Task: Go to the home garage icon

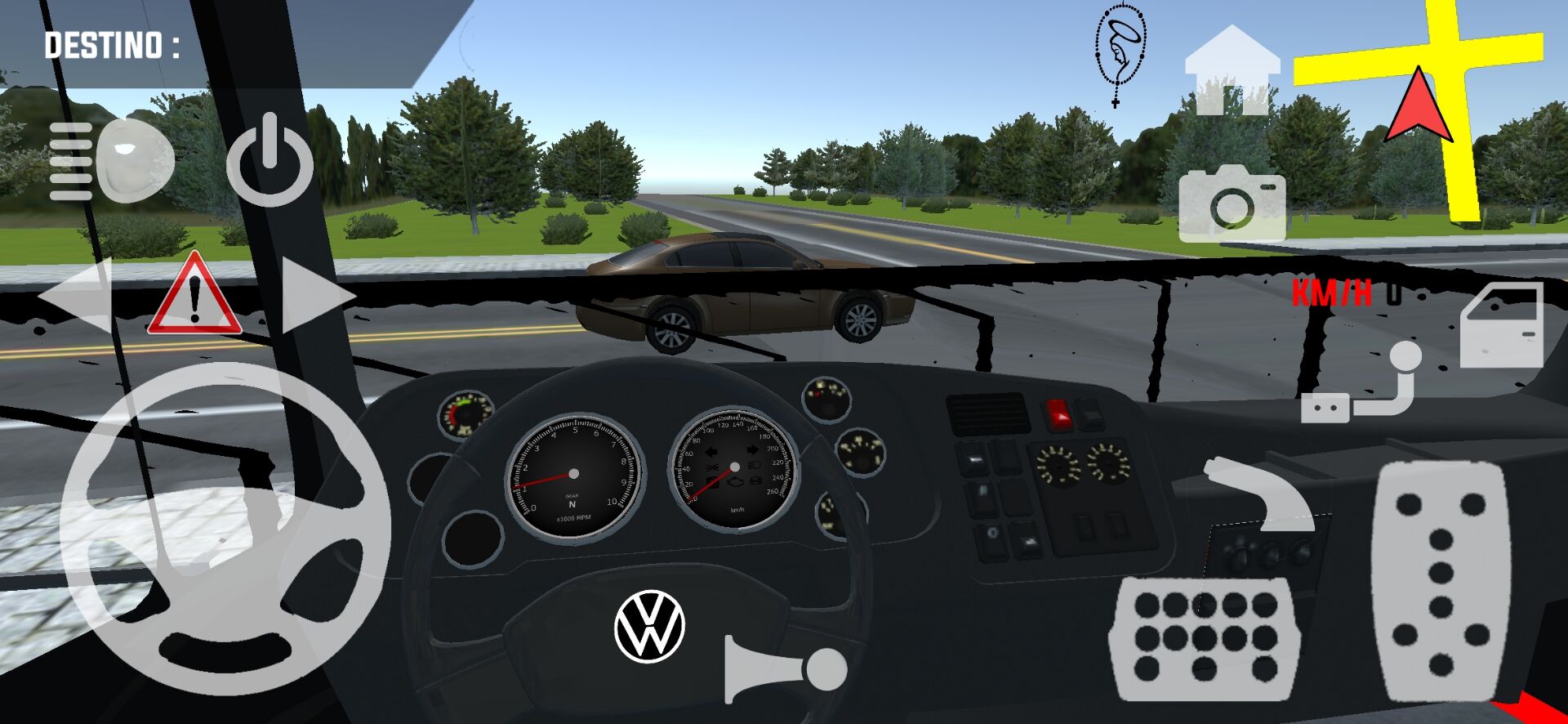Action: coord(1232,71)
